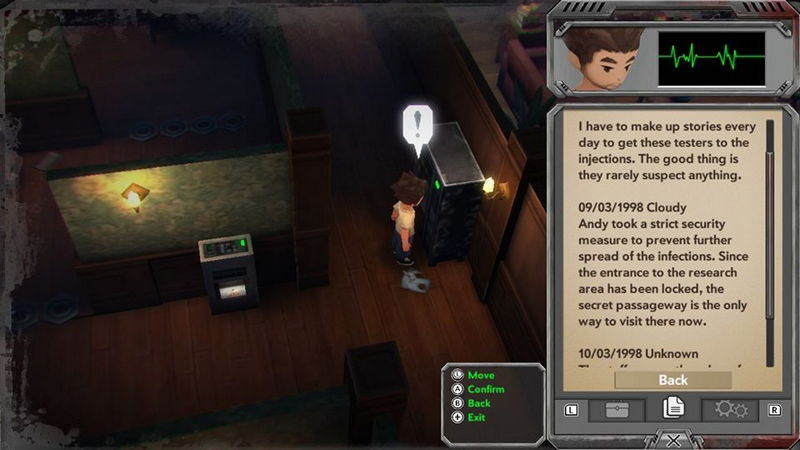Switch to the inventory briefcase tab
This screenshot has height=450, width=800.
pos(616,410)
